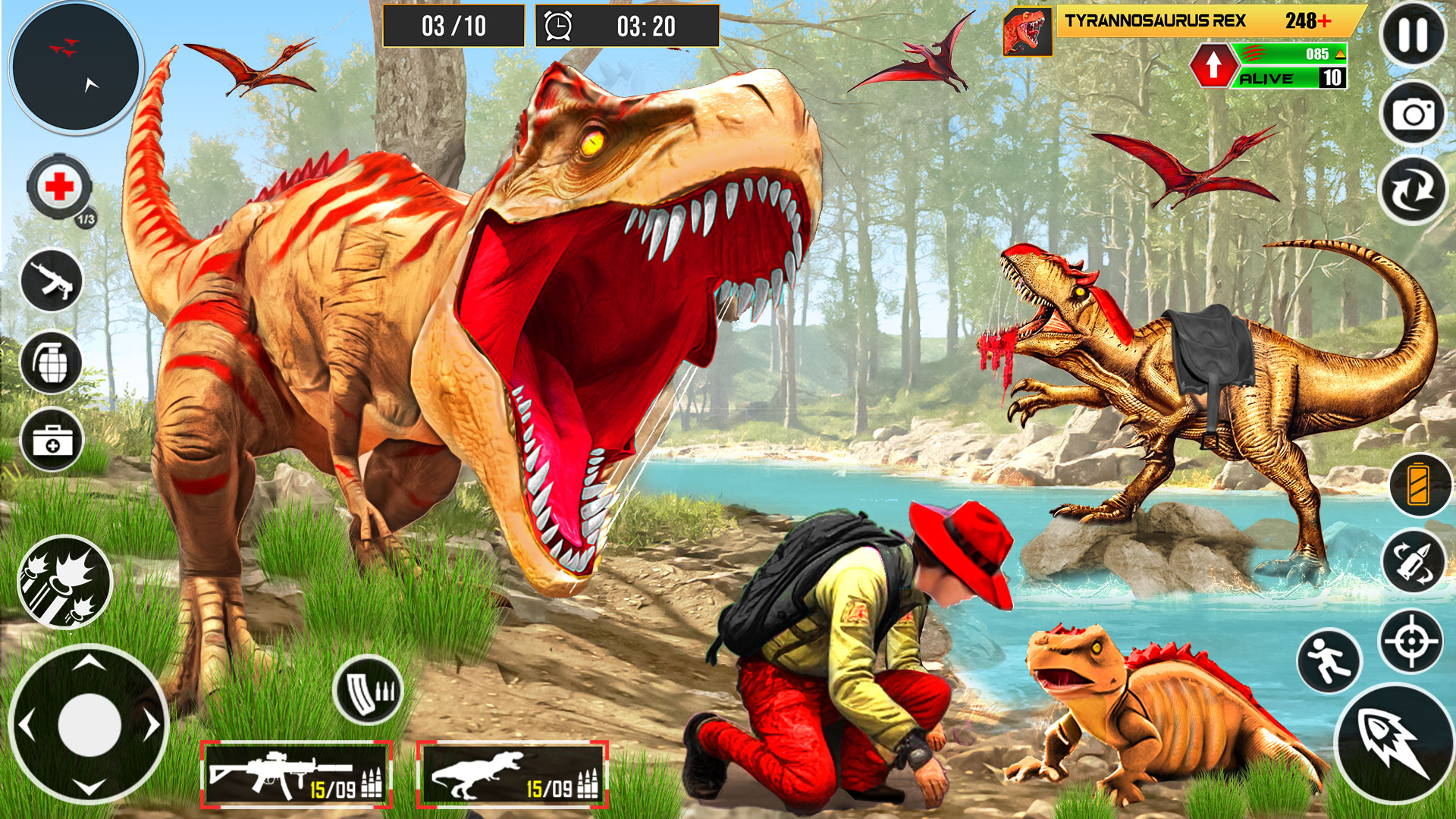
Task: Select the machine gun weapon slot 15/09
Action: coord(296,773)
